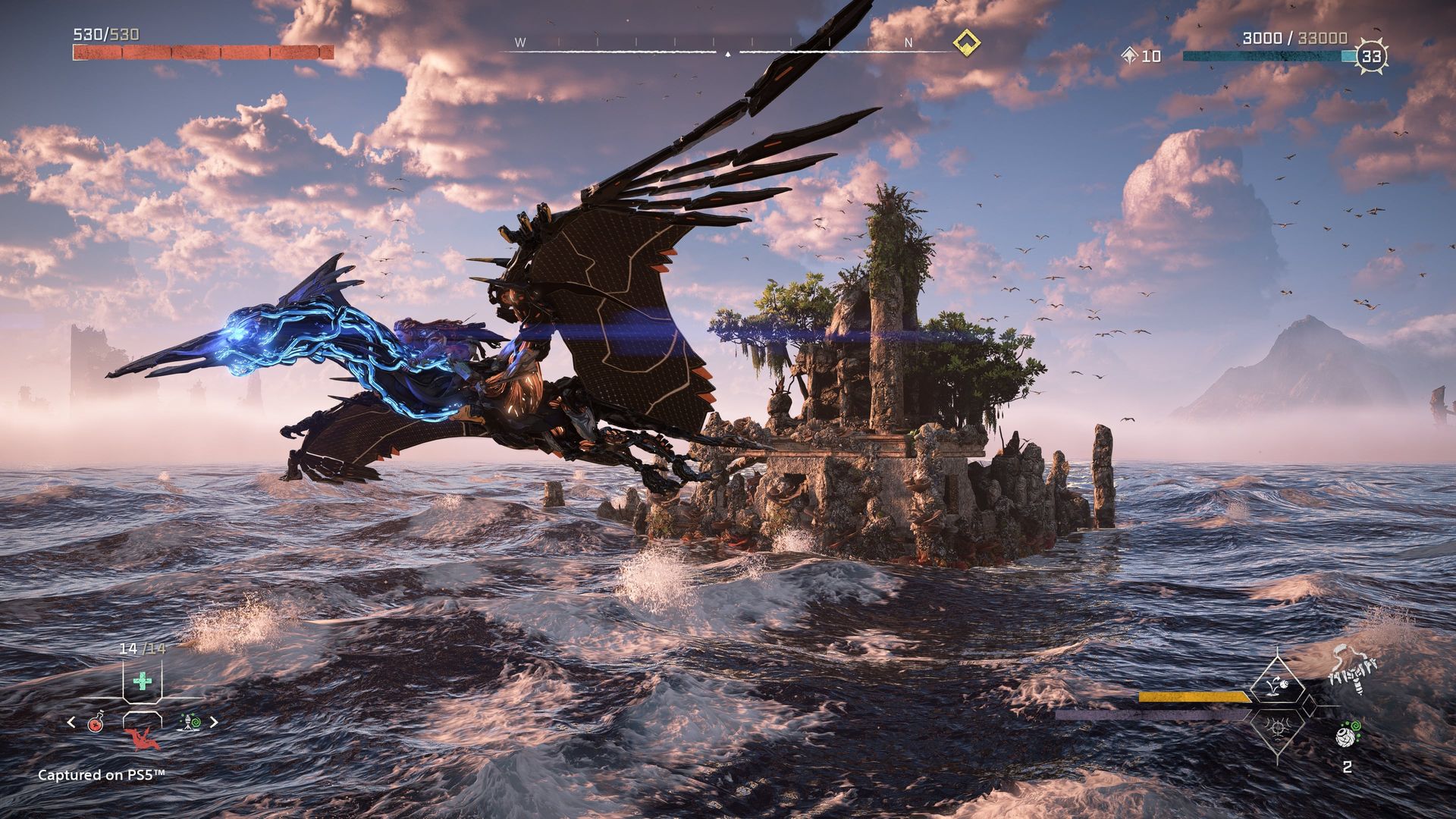
Task: Cycle tools with the left arrow
Action: click(71, 722)
